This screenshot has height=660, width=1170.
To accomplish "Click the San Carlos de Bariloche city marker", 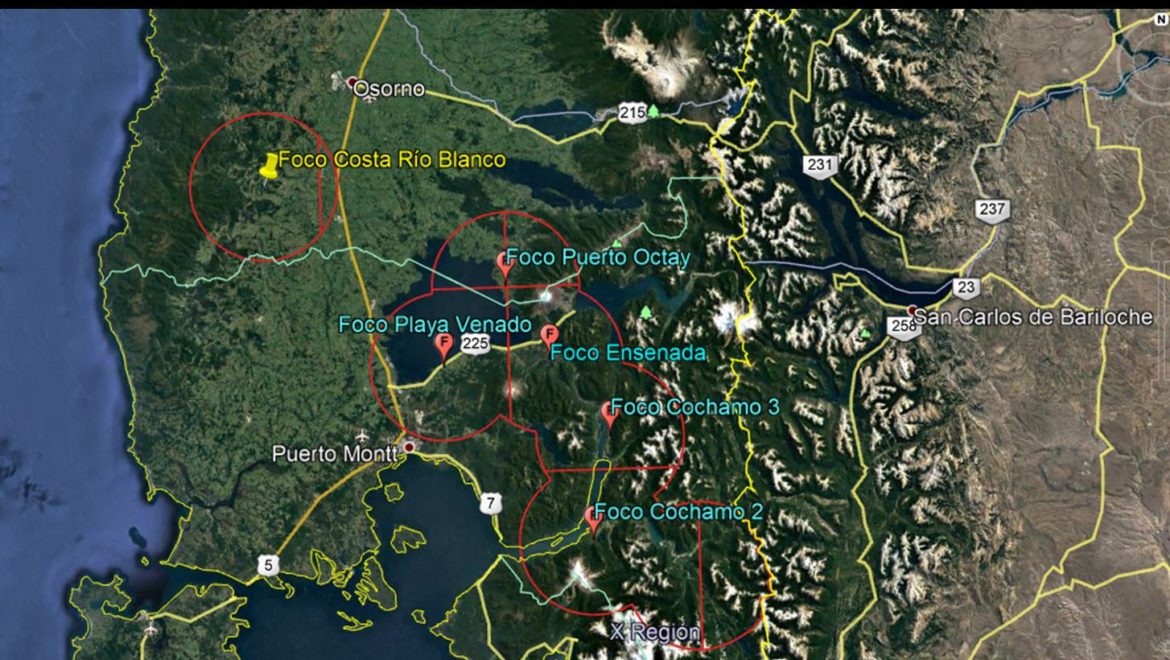I will click(912, 310).
